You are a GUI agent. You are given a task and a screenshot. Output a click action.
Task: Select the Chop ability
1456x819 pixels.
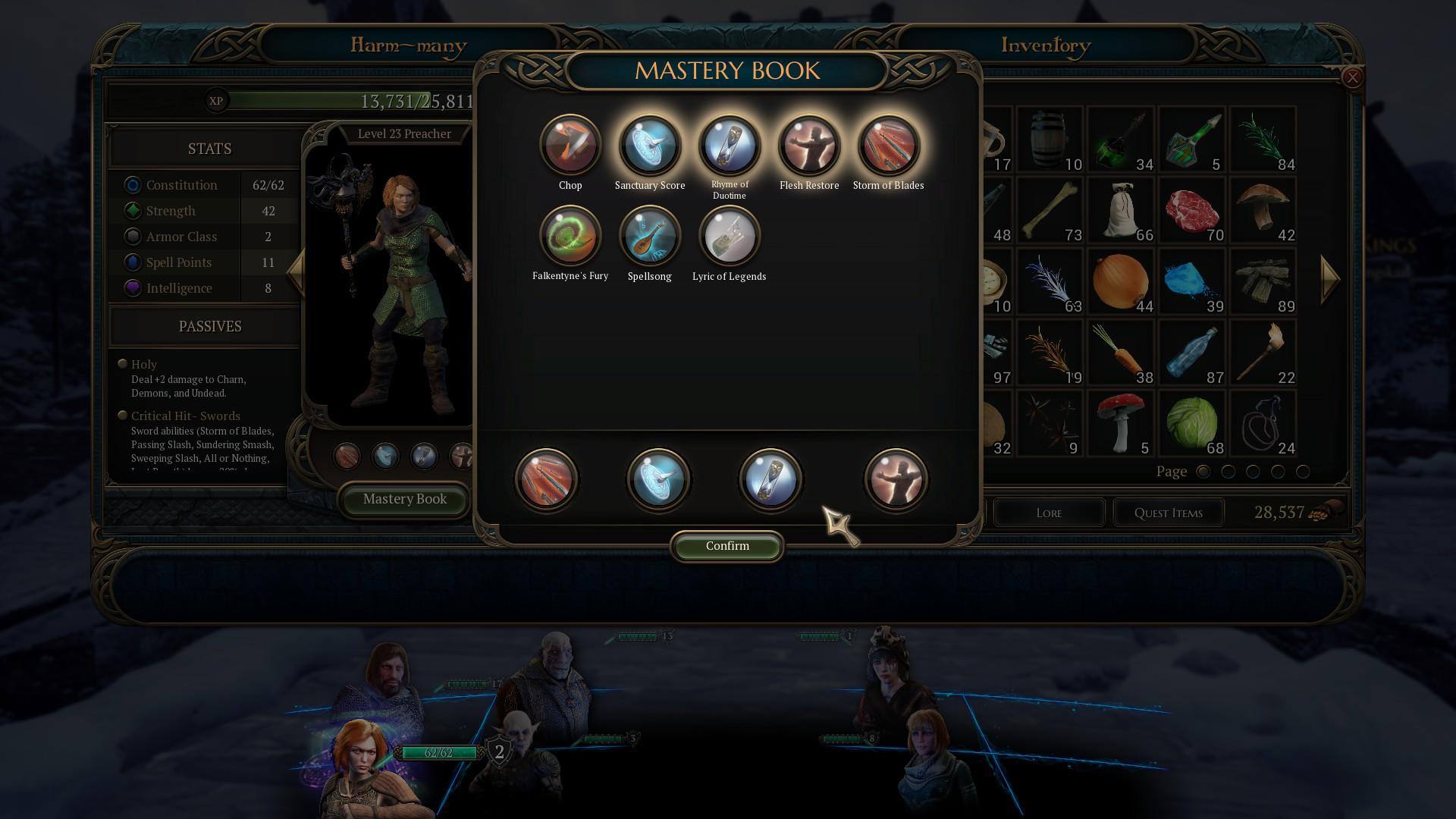(x=570, y=146)
